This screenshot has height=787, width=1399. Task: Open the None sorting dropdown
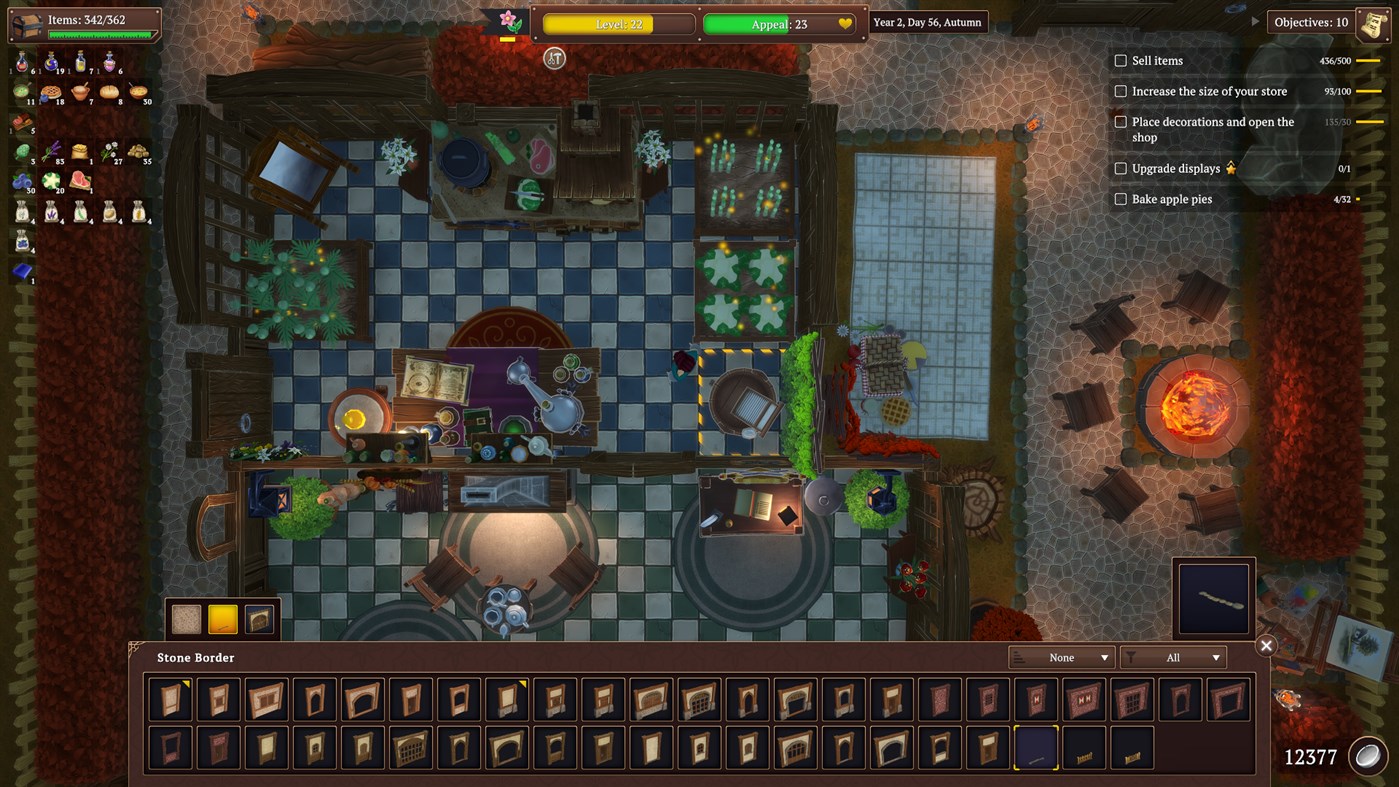[x=1062, y=657]
